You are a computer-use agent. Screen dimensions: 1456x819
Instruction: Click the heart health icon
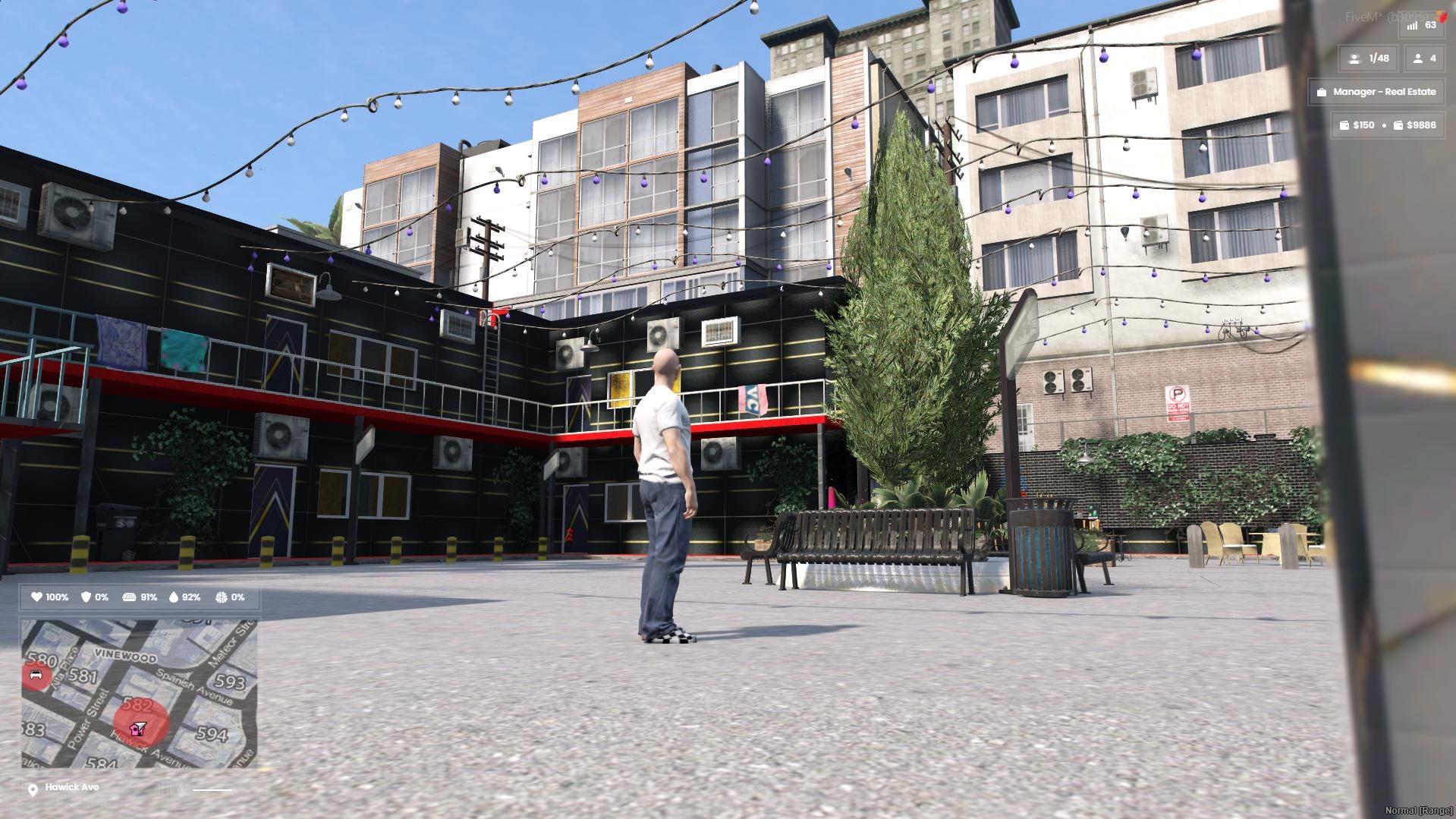[x=36, y=597]
